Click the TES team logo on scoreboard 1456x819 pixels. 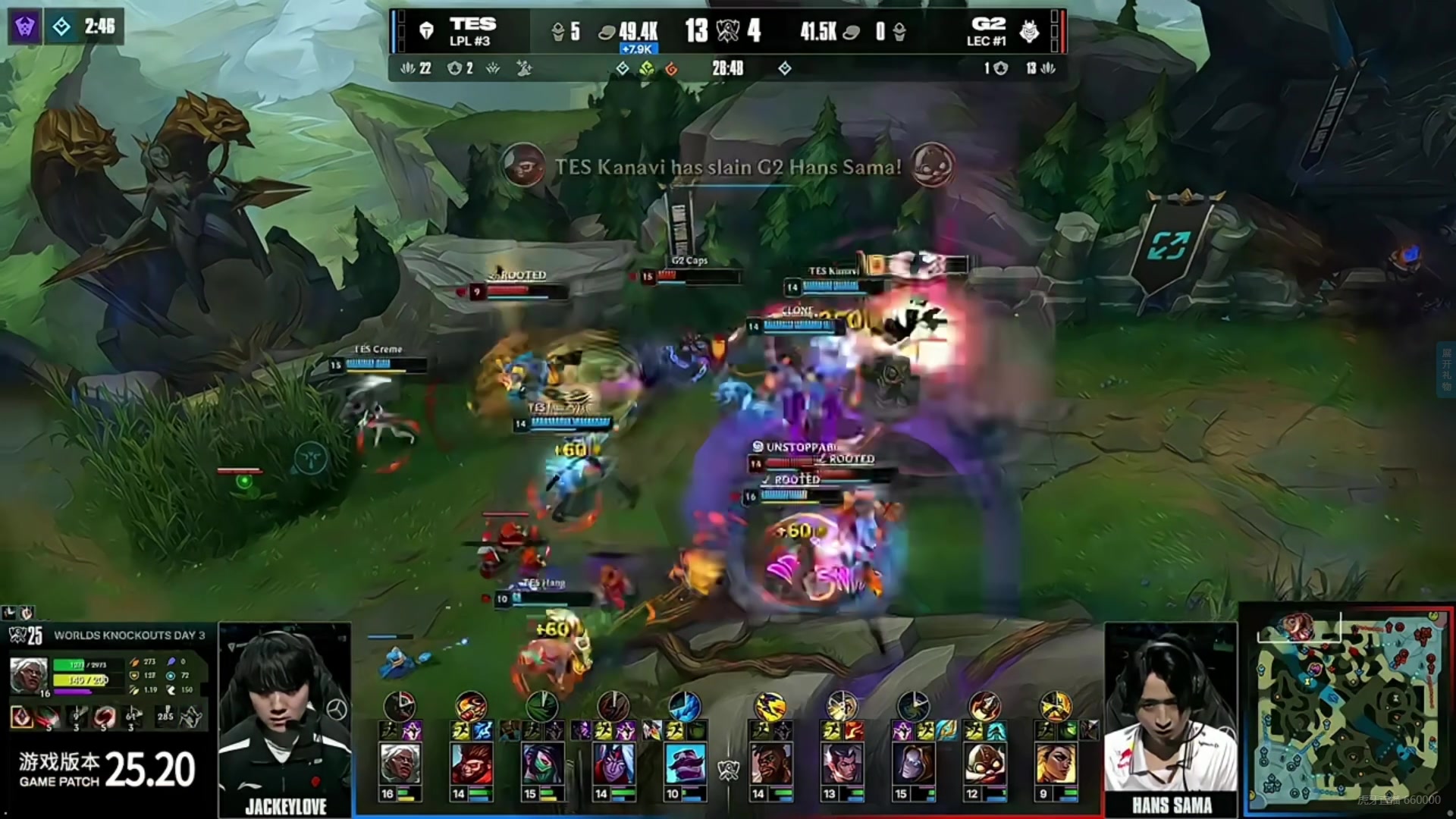(x=426, y=31)
